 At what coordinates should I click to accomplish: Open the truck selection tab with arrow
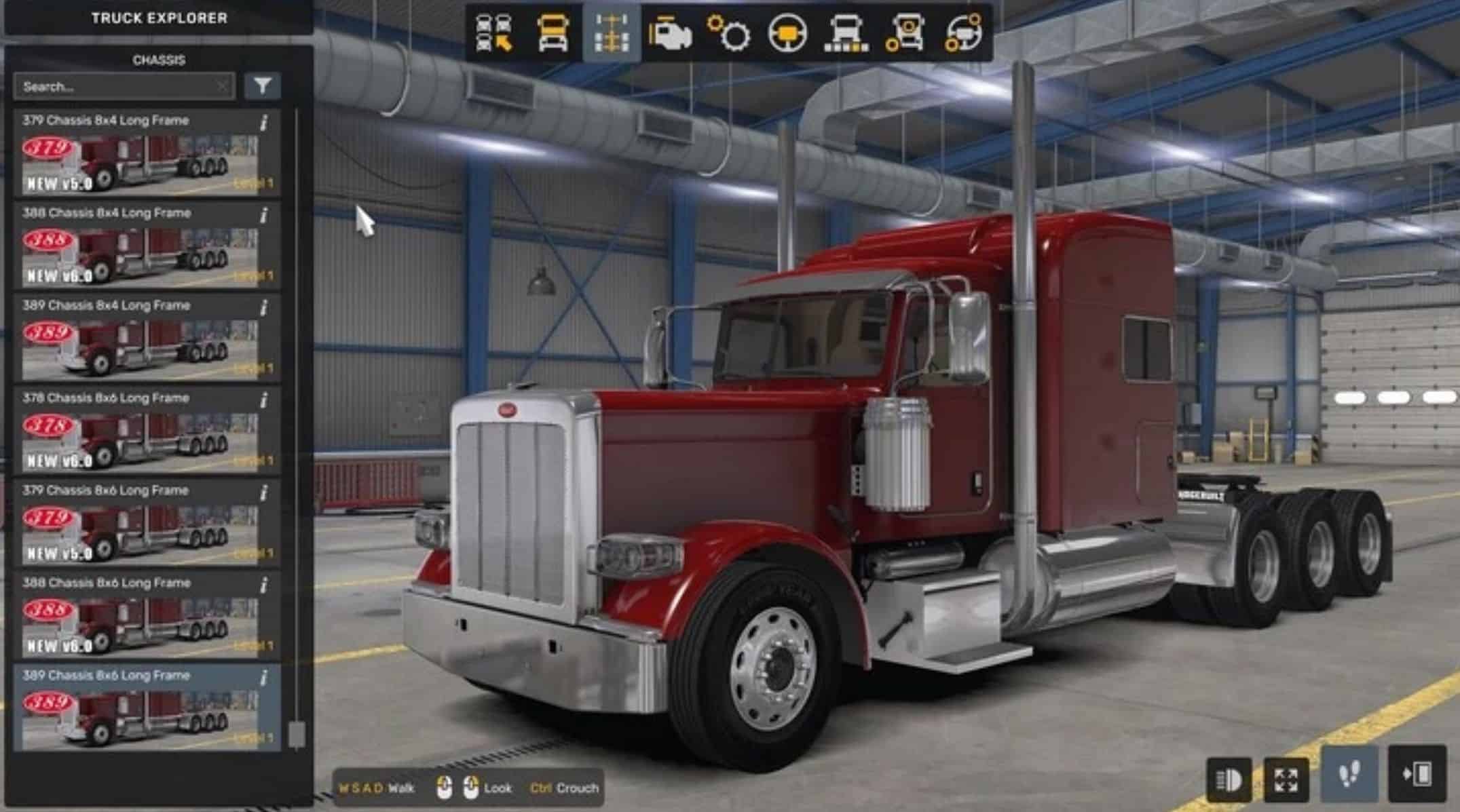tap(494, 33)
